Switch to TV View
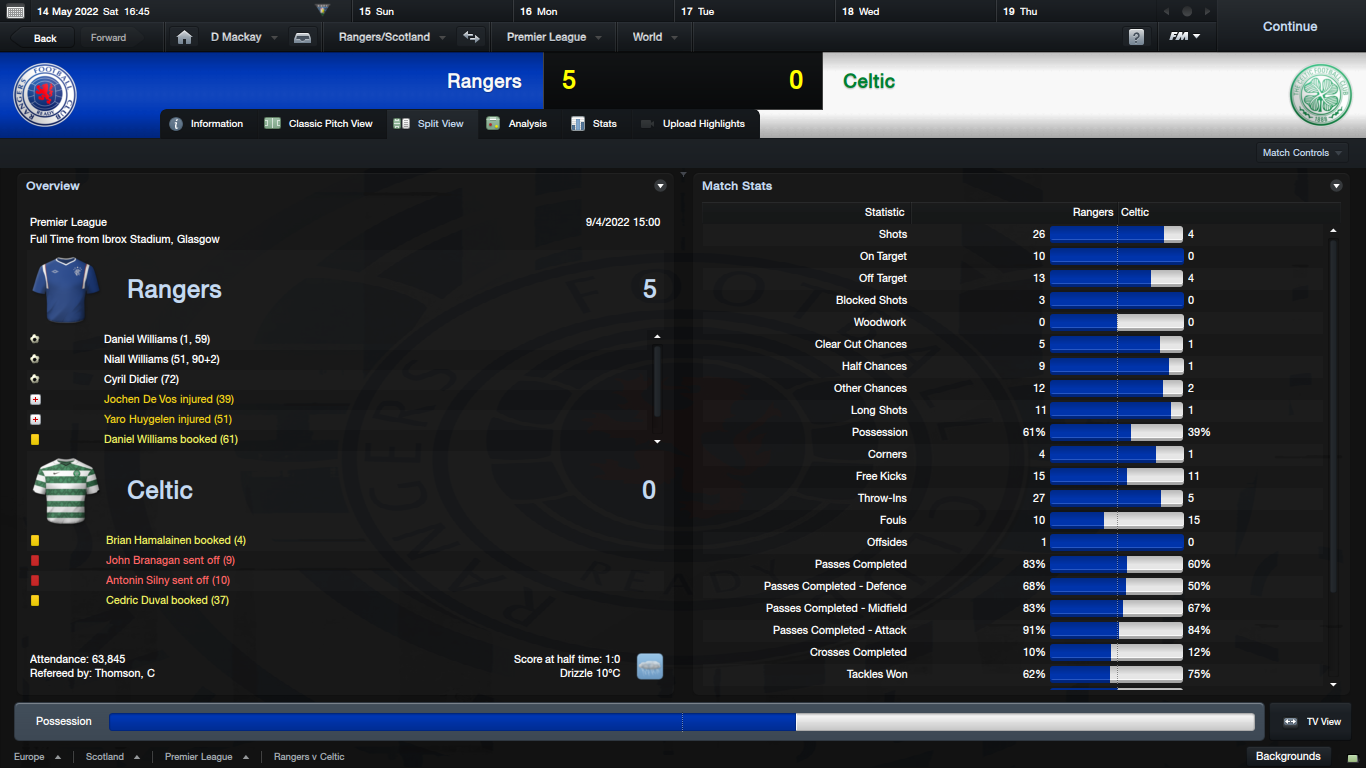This screenshot has width=1366, height=768. click(1312, 721)
